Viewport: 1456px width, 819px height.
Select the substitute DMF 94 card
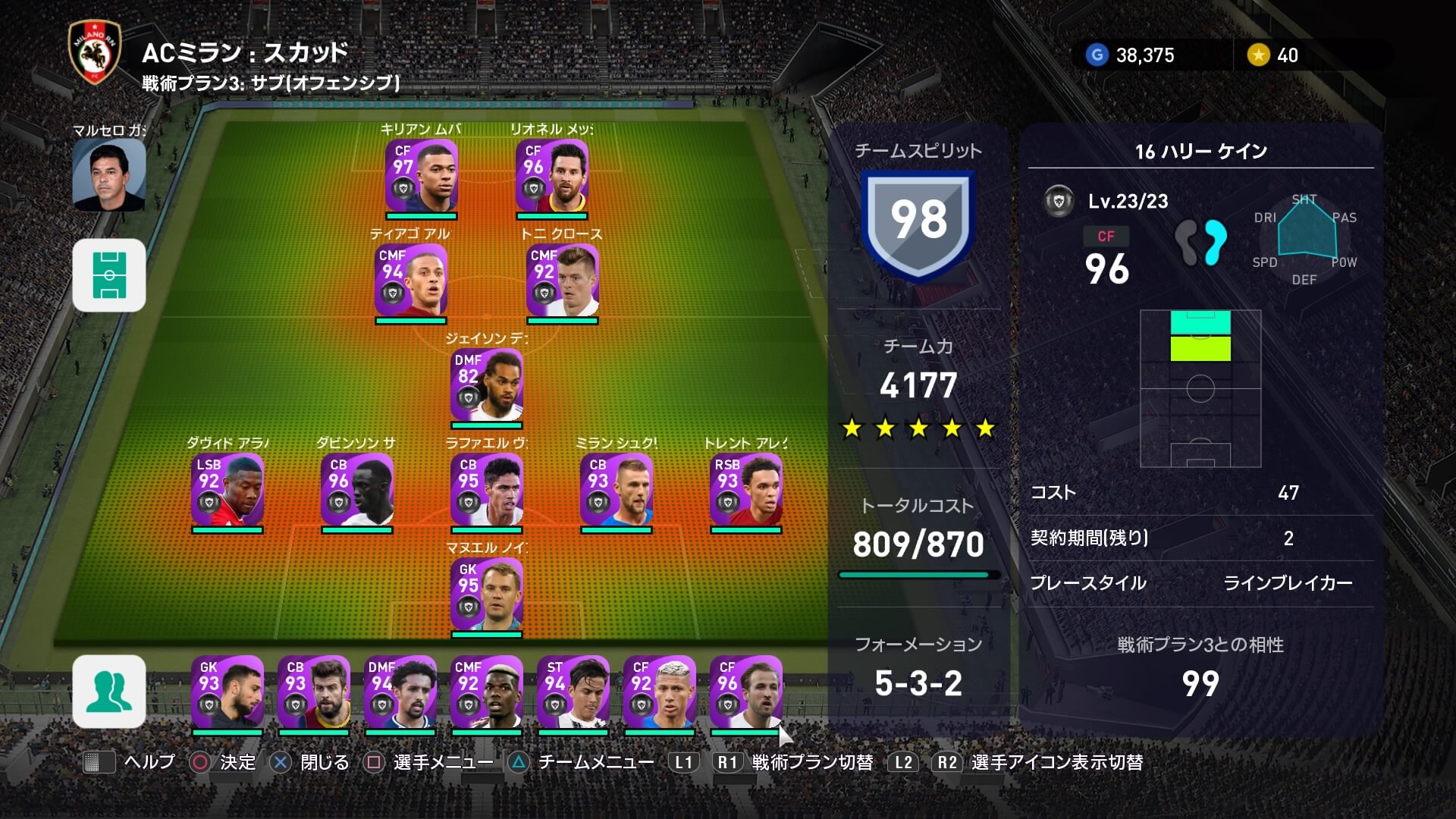pos(400,692)
